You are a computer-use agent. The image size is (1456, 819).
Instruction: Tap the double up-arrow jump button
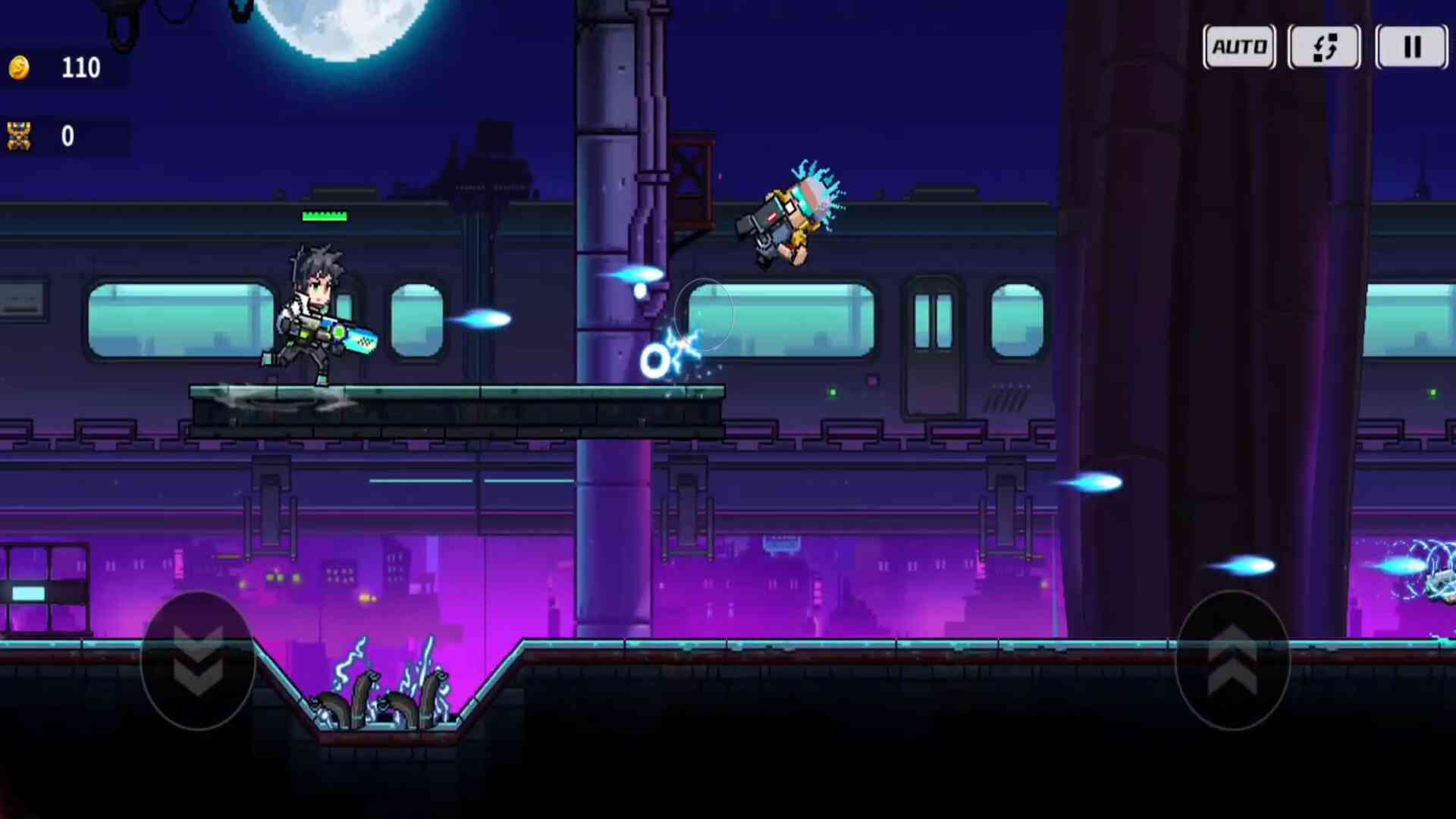coord(1232,660)
